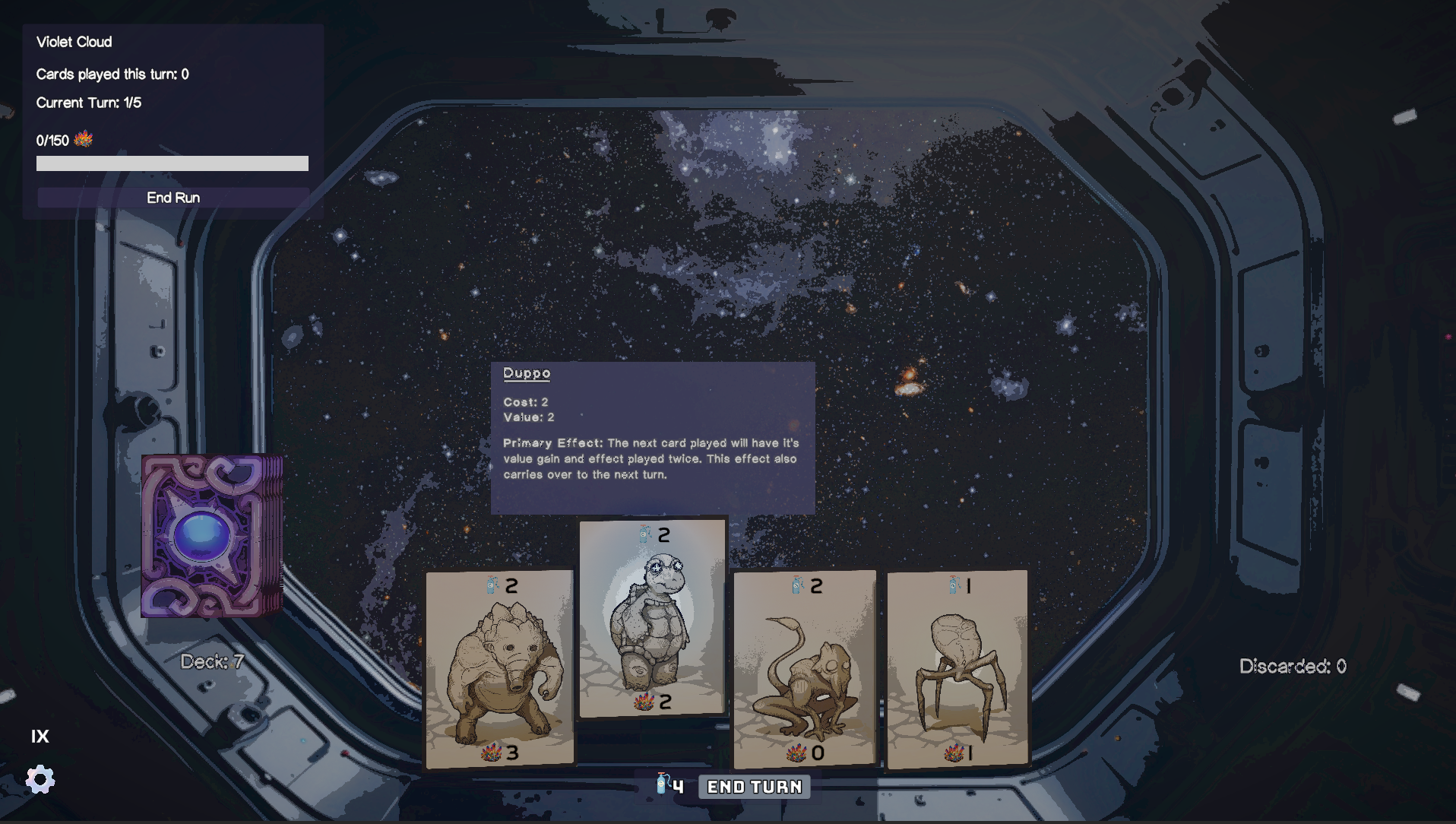Choose the crouching long-tailed alien card
The width and height of the screenshot is (1456, 824).
(805, 669)
